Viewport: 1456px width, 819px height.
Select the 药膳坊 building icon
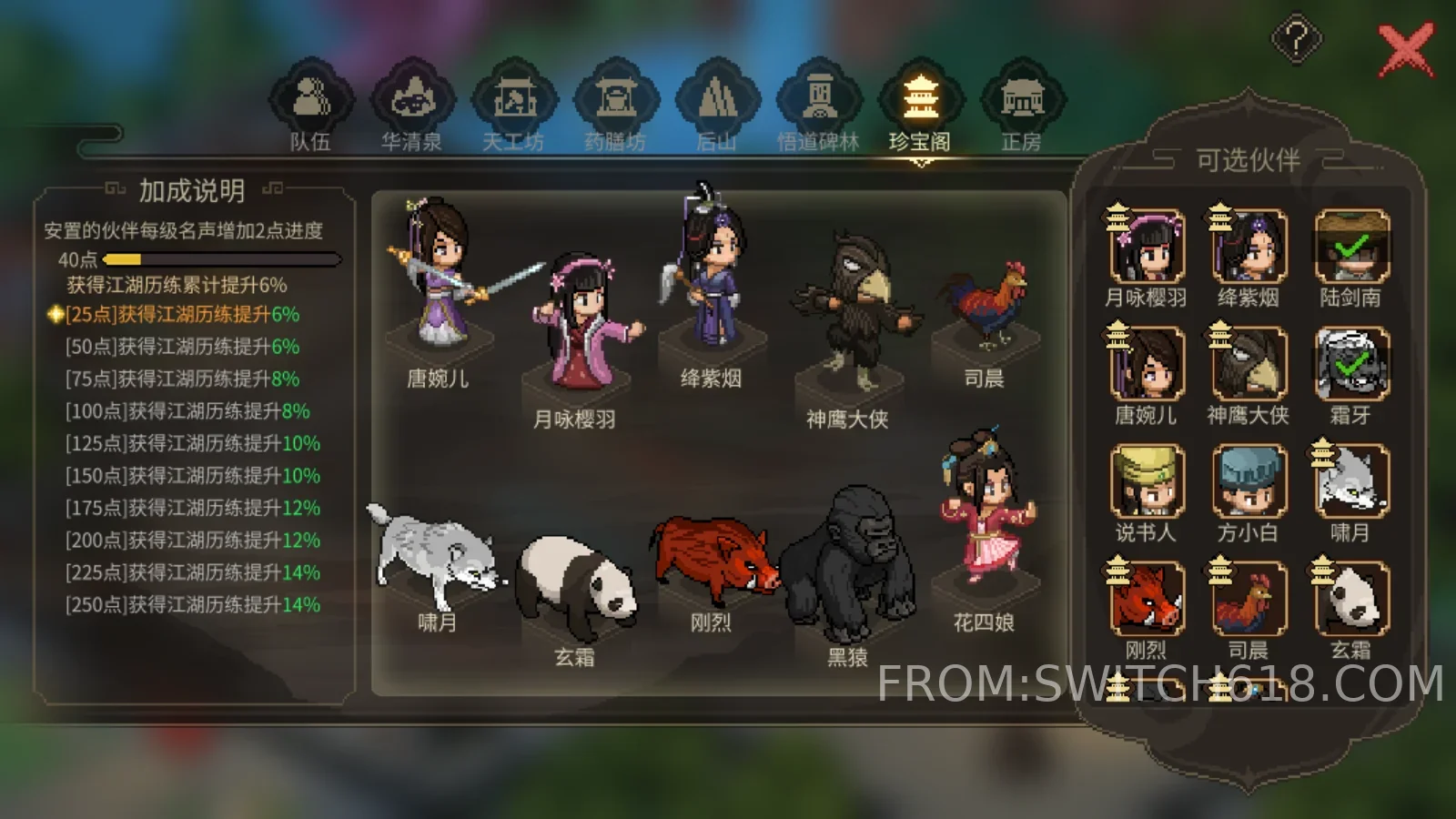pyautogui.click(x=617, y=100)
